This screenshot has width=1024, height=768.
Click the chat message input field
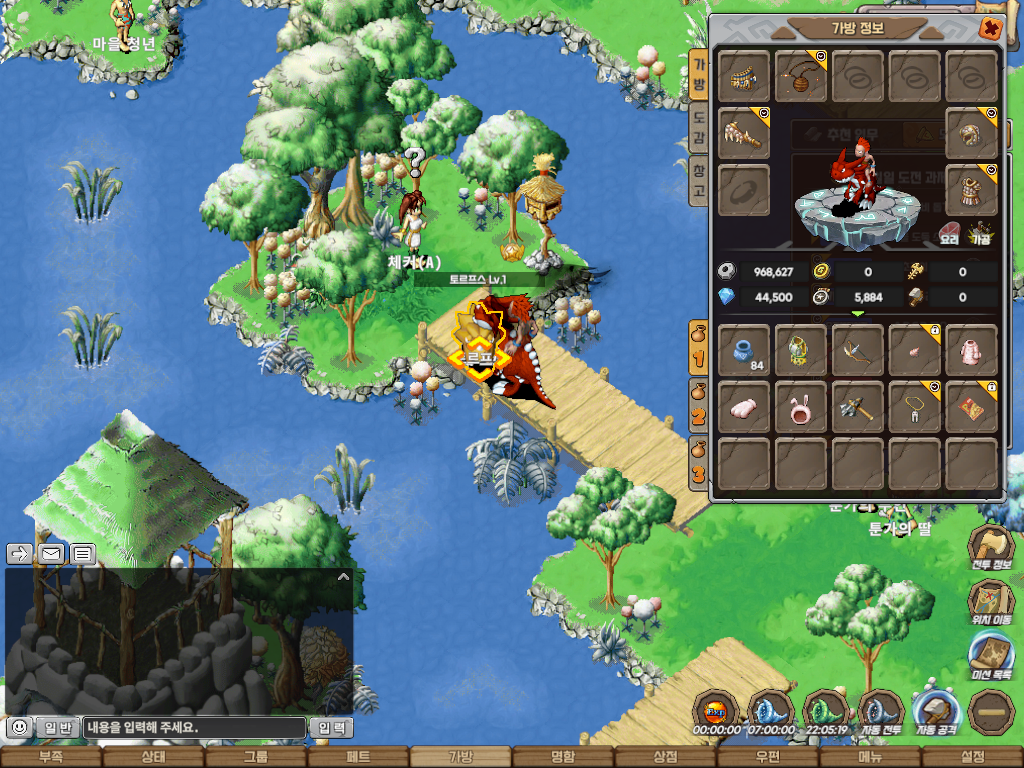pos(192,728)
